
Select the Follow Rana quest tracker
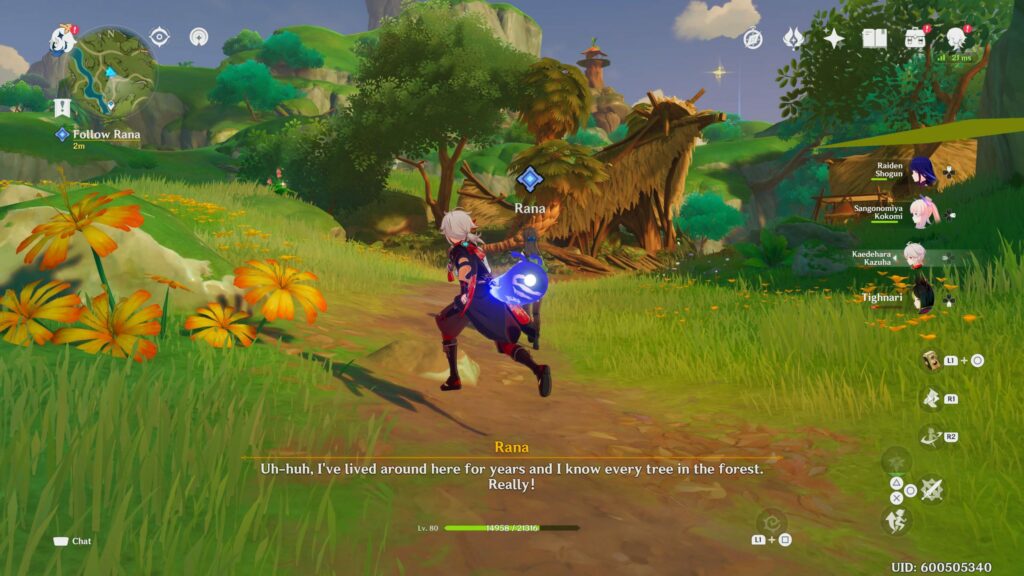coord(105,135)
